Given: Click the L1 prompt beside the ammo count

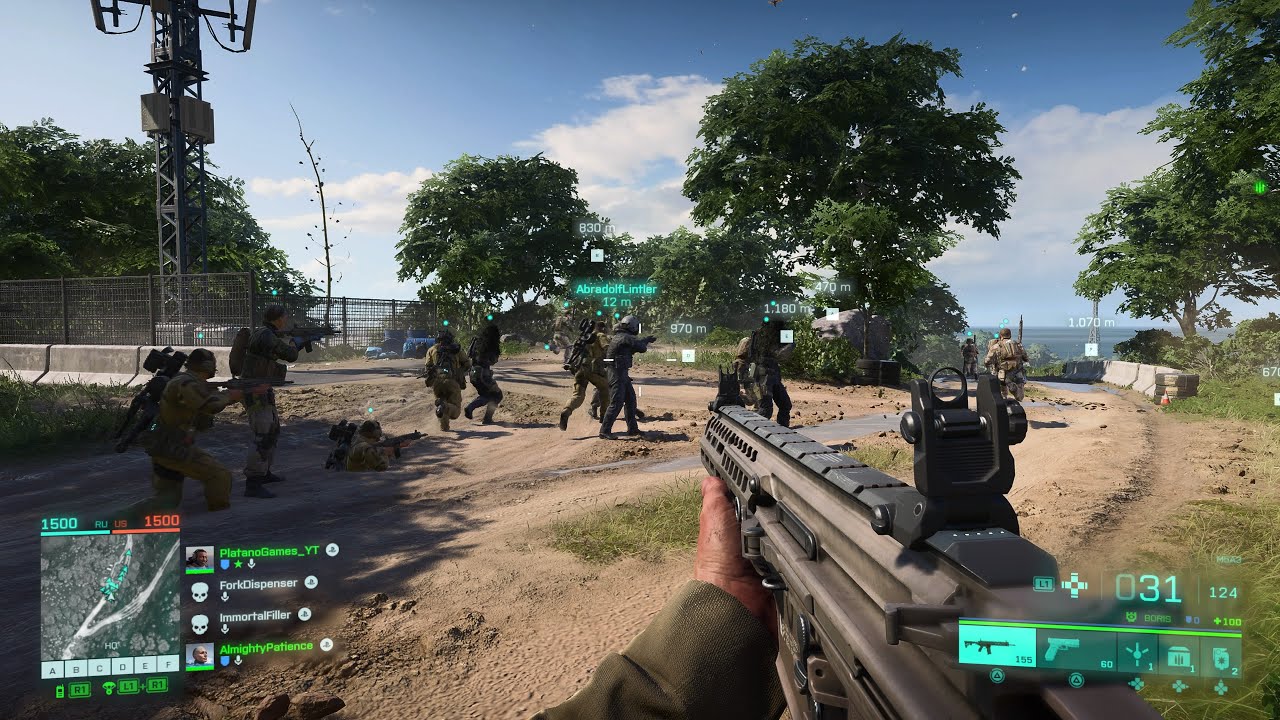Looking at the screenshot, I should [x=1043, y=584].
